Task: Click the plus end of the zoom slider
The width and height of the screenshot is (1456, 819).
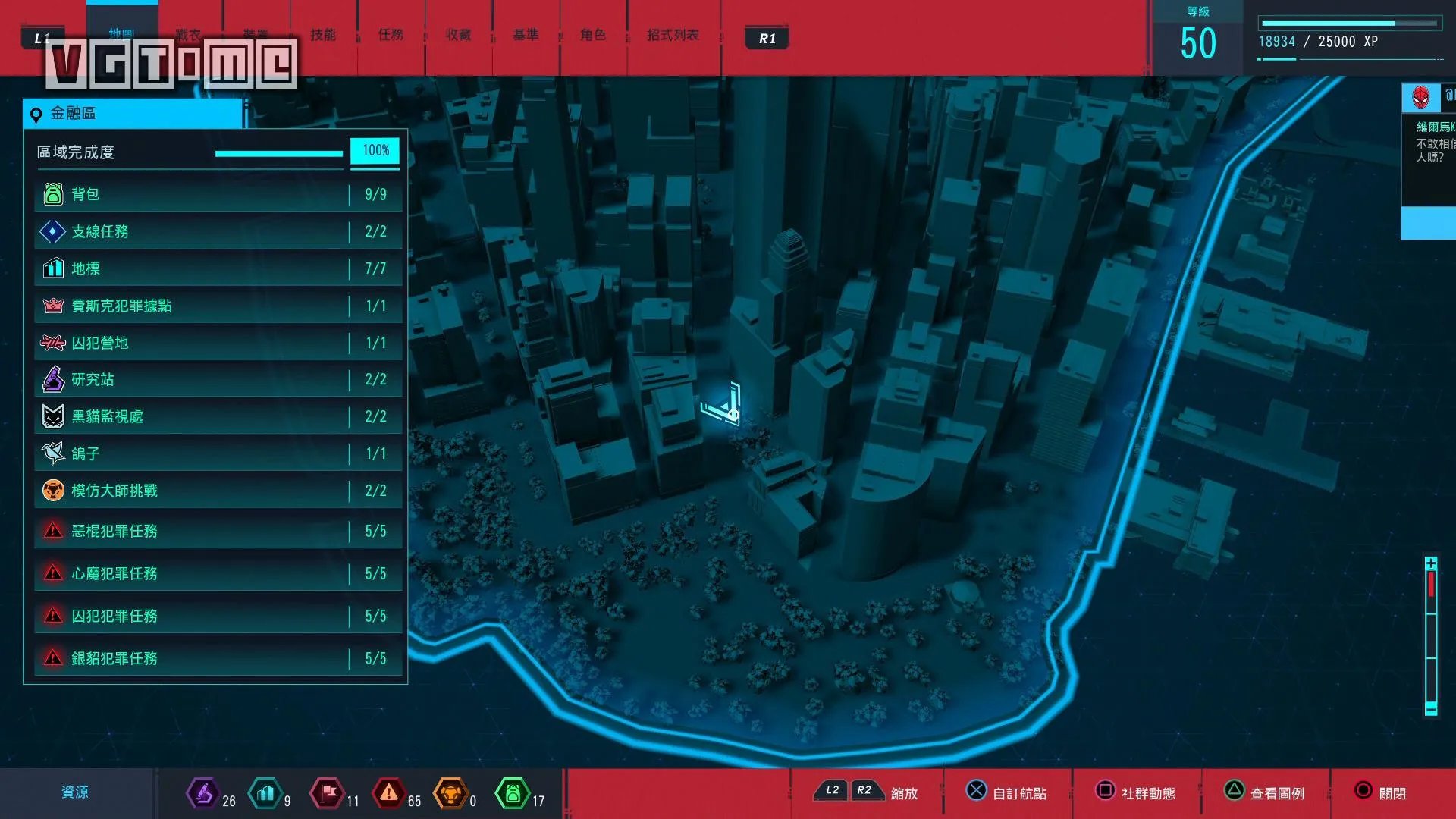Action: 1431,563
